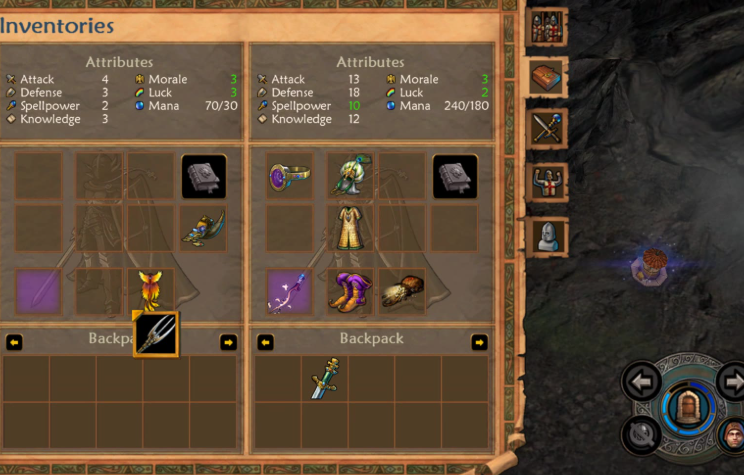This screenshot has height=475, width=744.
Task: Select the dagger in the right backpack
Action: click(x=325, y=379)
